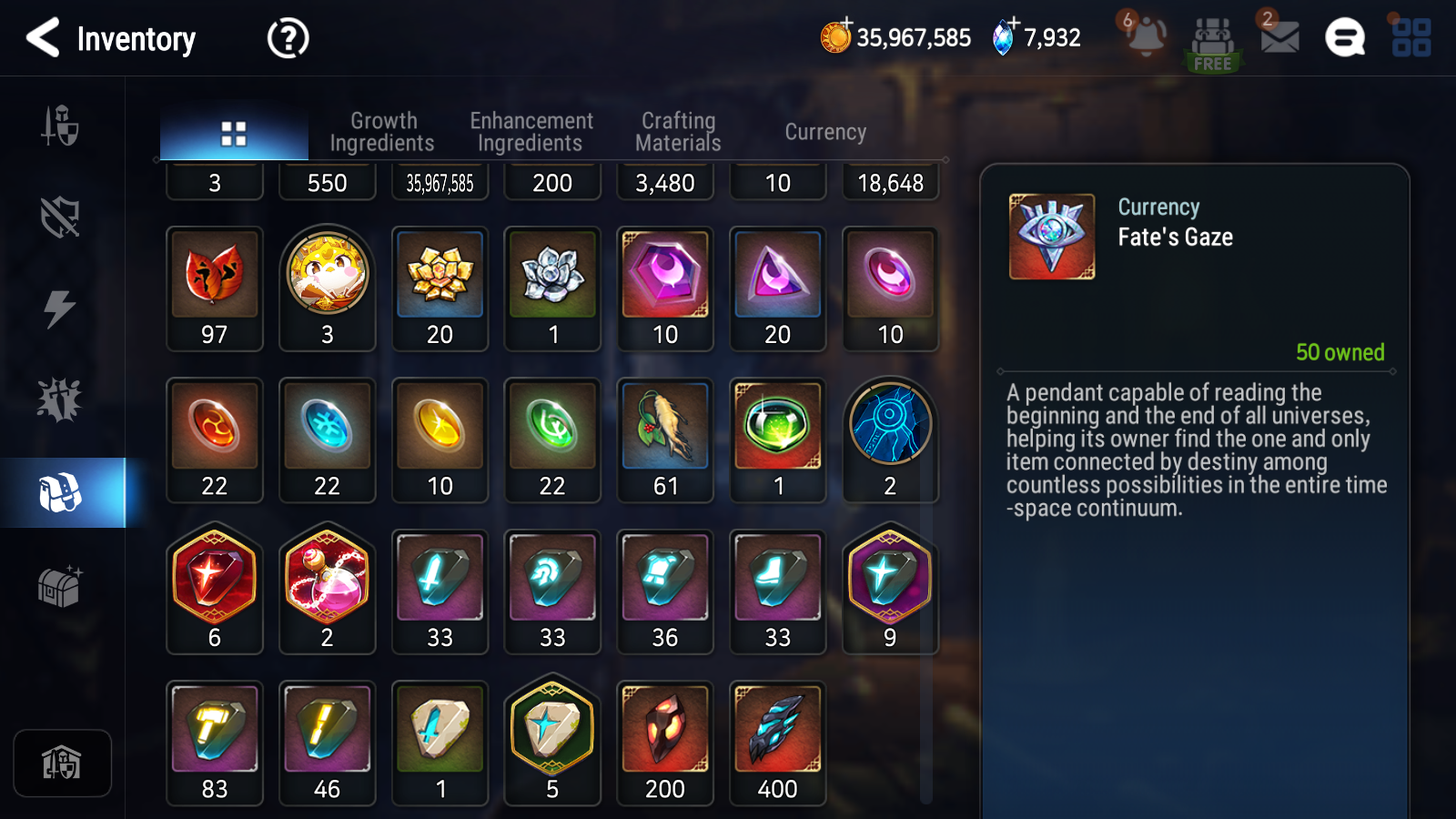Claim the FREE gift icon
The height and width of the screenshot is (819, 1456).
coord(1212,43)
